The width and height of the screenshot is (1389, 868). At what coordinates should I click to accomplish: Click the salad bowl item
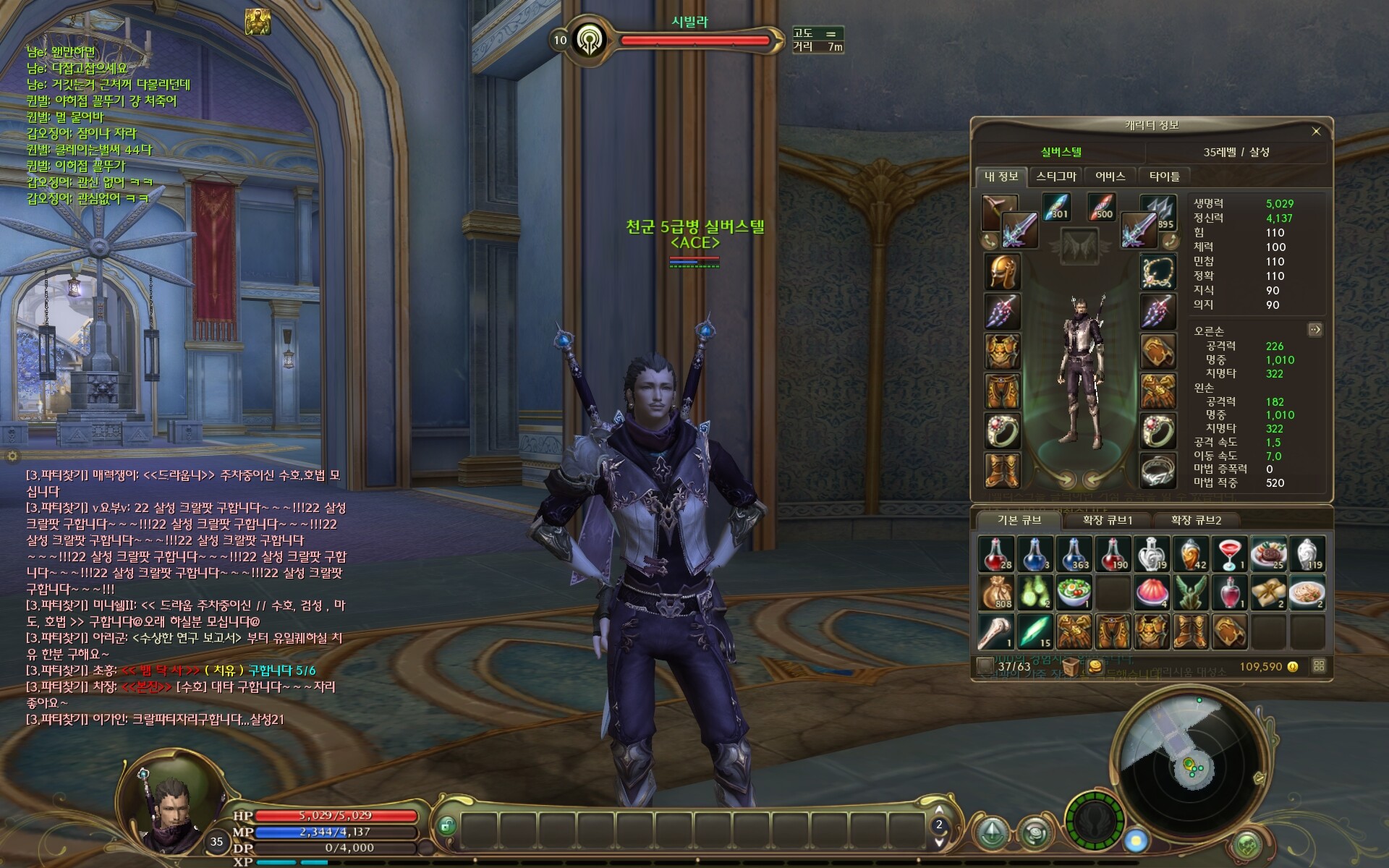1074,593
